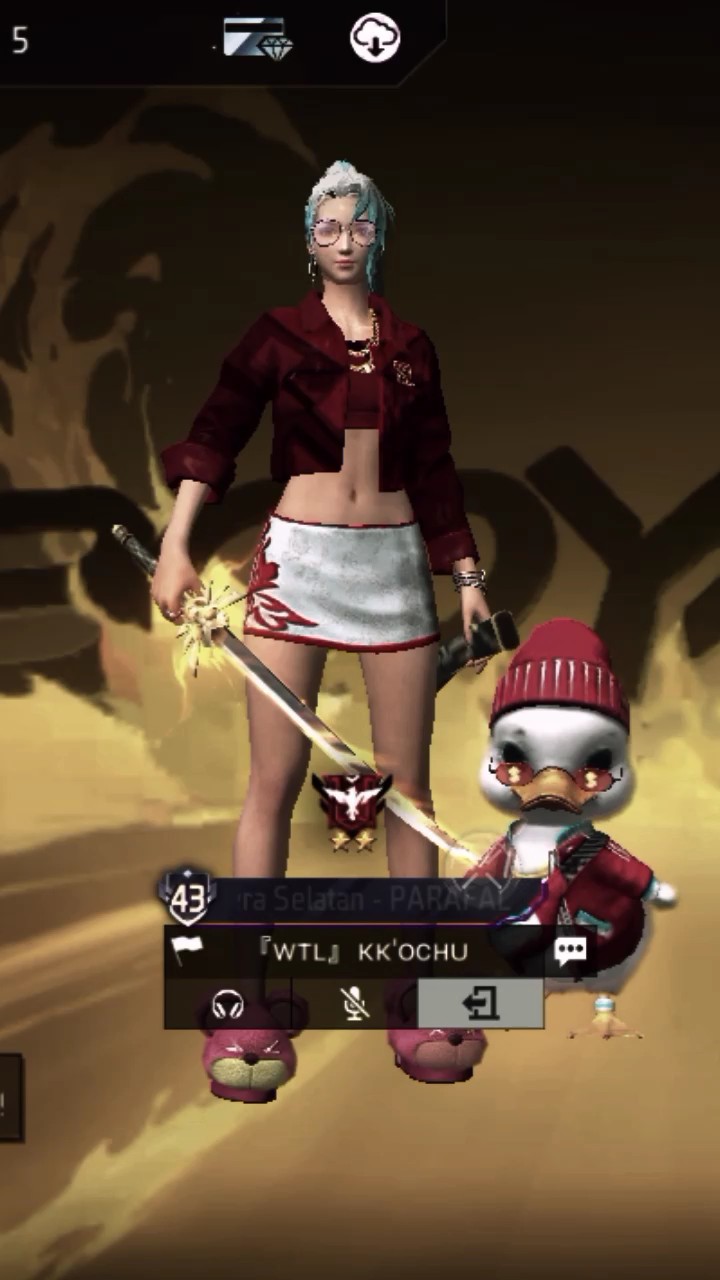This screenshot has width=720, height=1280.
Task: Click the headphones audio button
Action: (x=228, y=1004)
